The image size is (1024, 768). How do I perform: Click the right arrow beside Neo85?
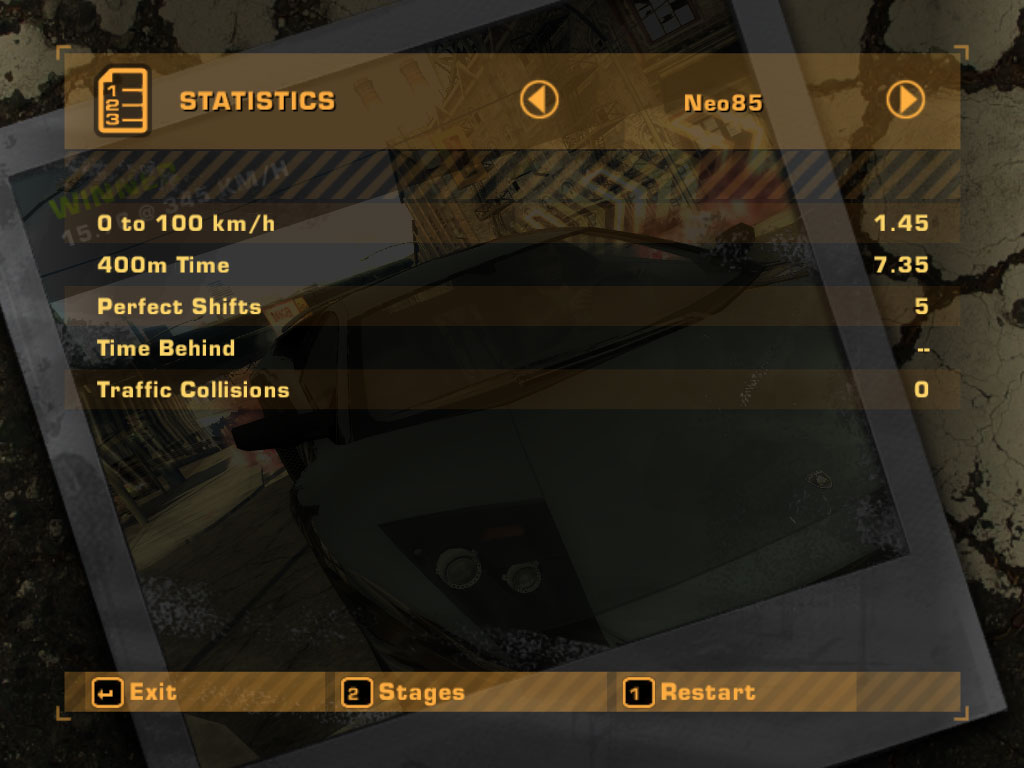[906, 101]
